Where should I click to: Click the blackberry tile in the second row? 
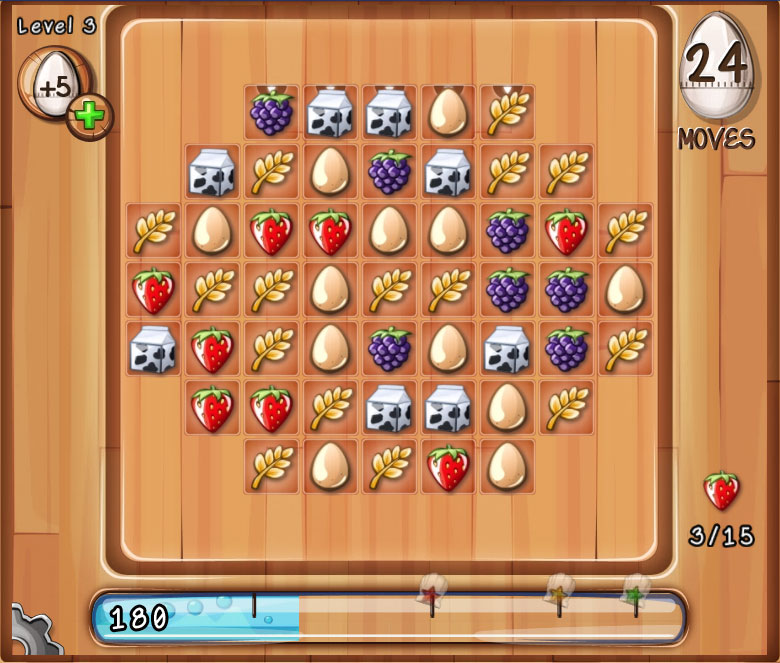(390, 172)
